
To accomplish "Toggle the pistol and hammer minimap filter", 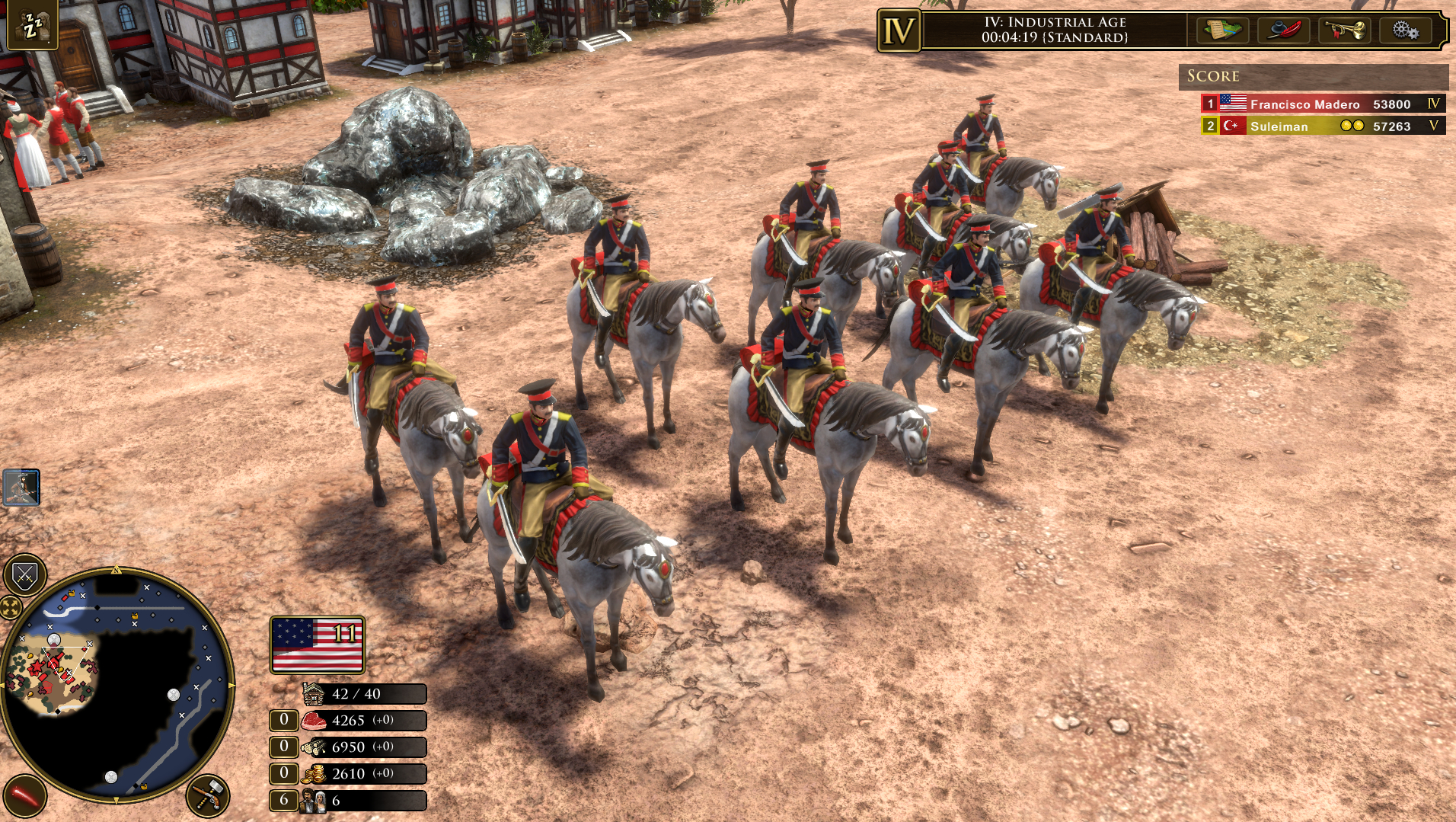I will (207, 796).
